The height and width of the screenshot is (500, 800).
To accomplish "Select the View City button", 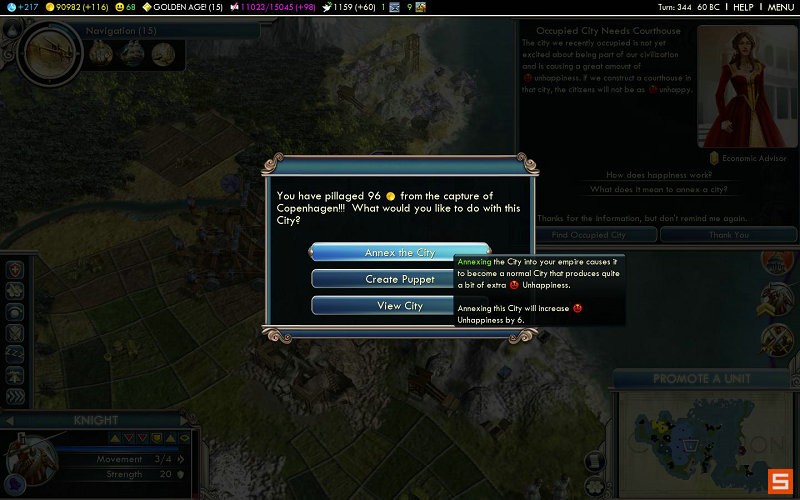I will 400,306.
